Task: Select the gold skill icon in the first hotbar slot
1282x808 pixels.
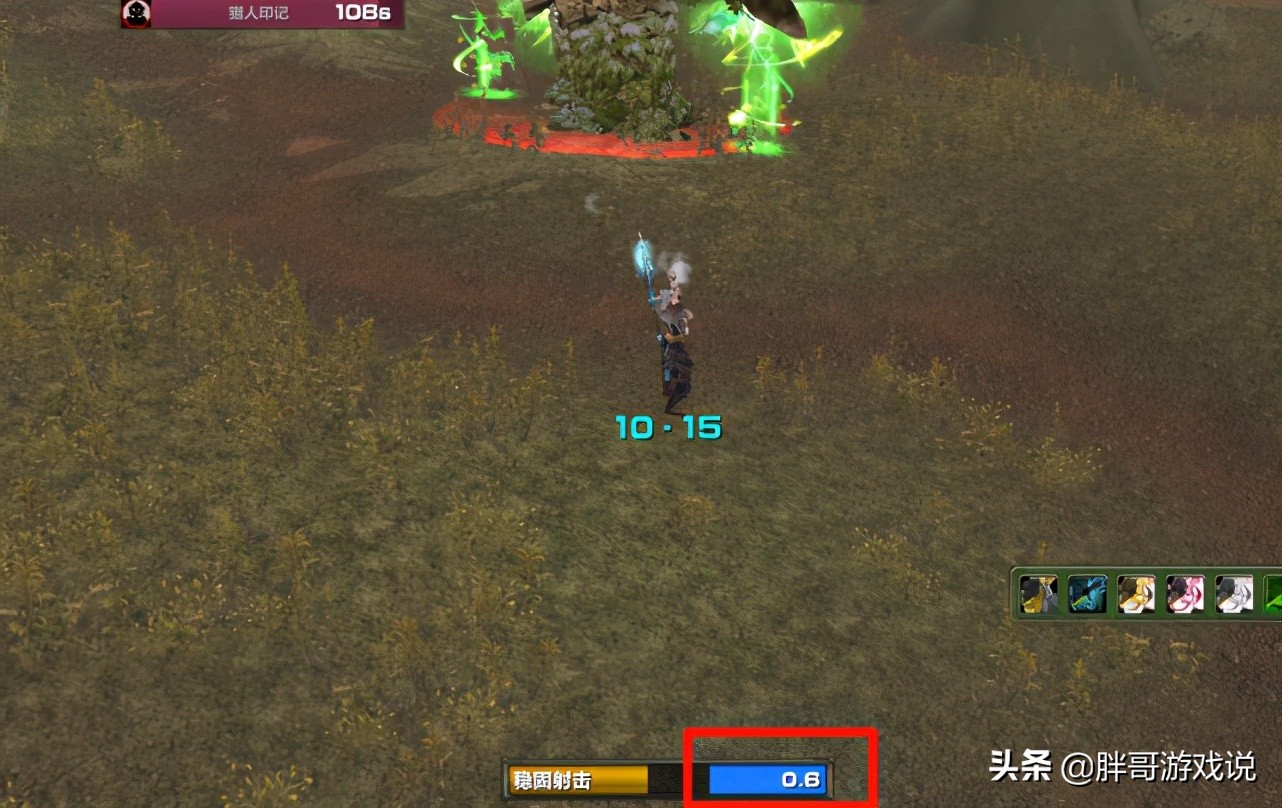Action: [1038, 594]
